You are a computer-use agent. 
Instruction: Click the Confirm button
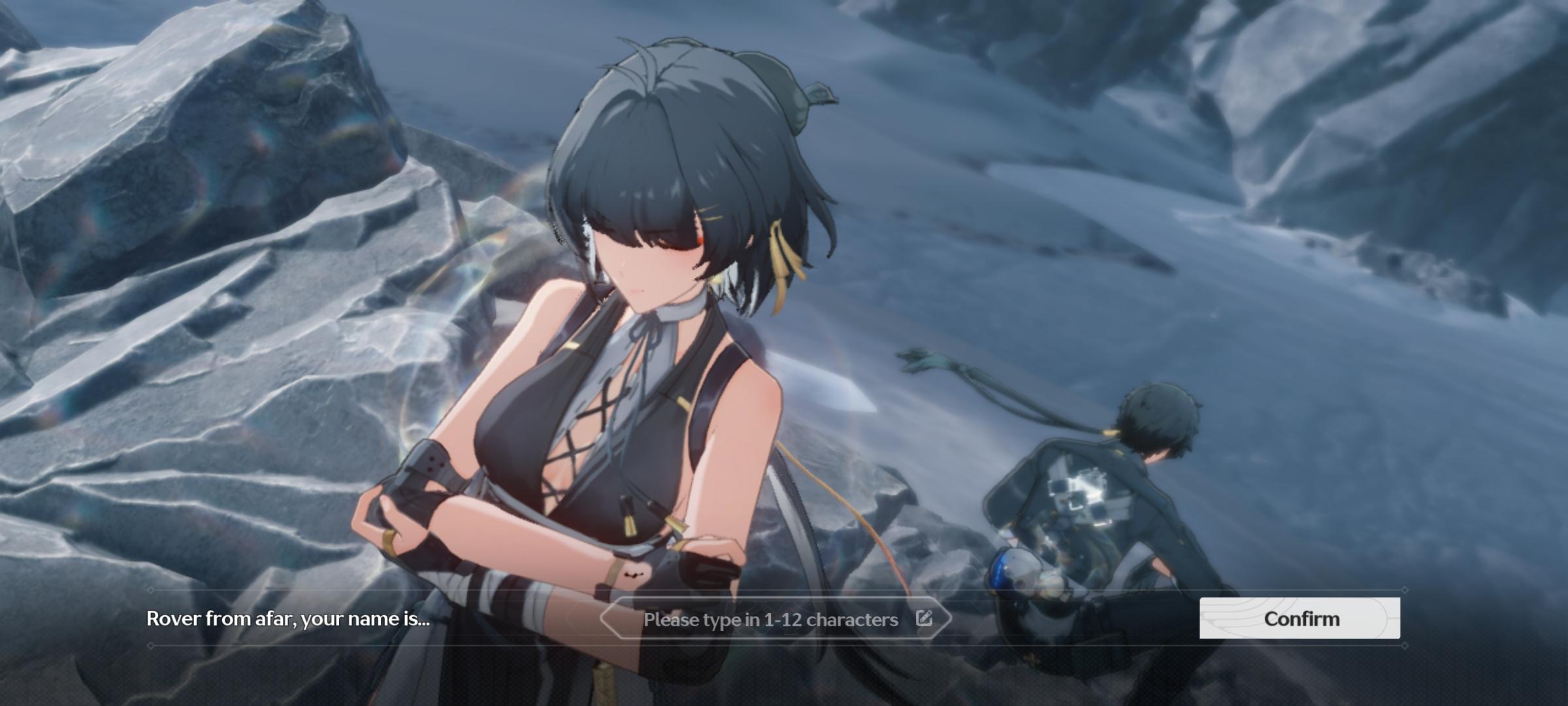1299,618
